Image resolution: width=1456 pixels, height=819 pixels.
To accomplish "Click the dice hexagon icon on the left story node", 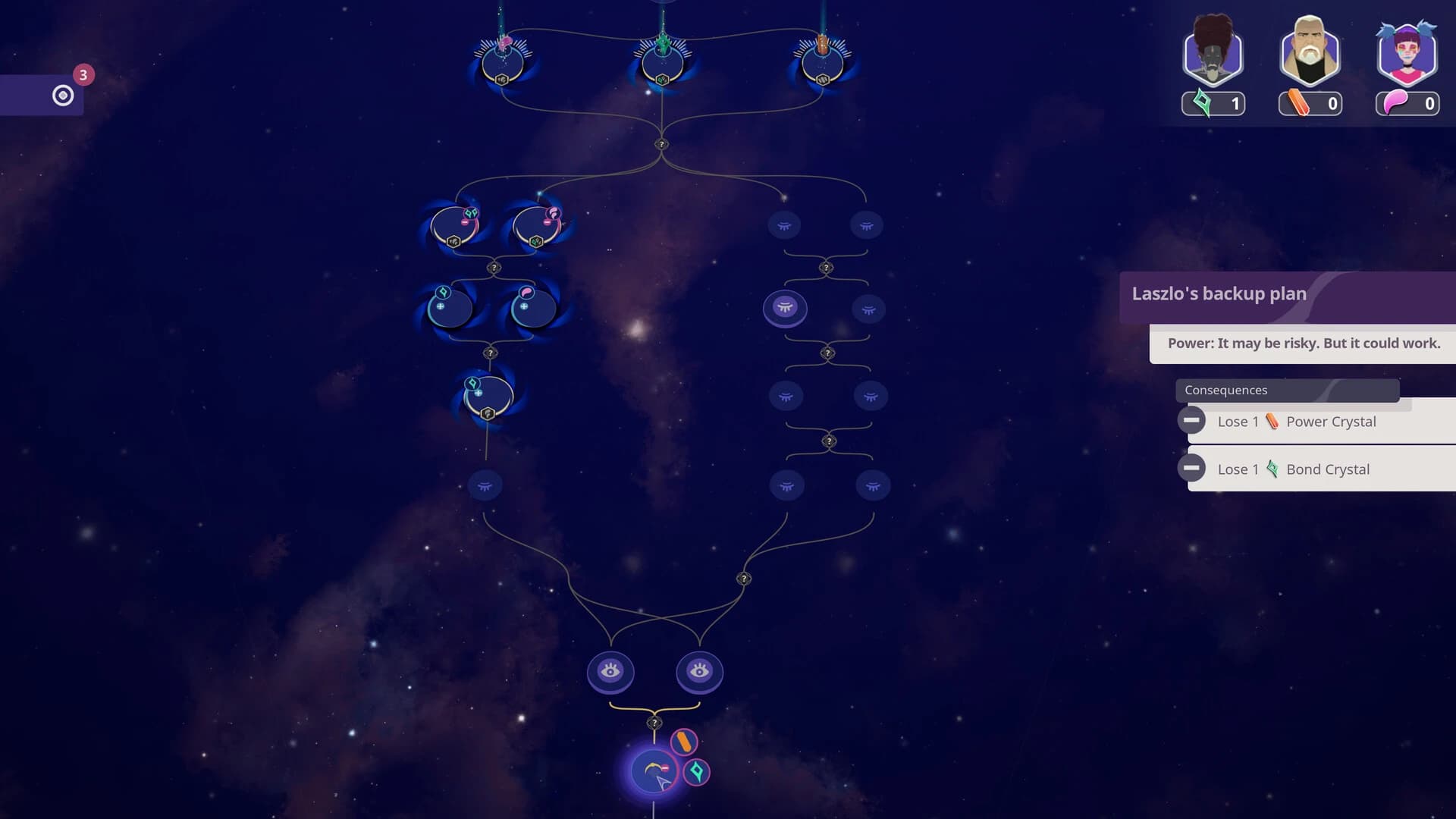I will point(453,241).
